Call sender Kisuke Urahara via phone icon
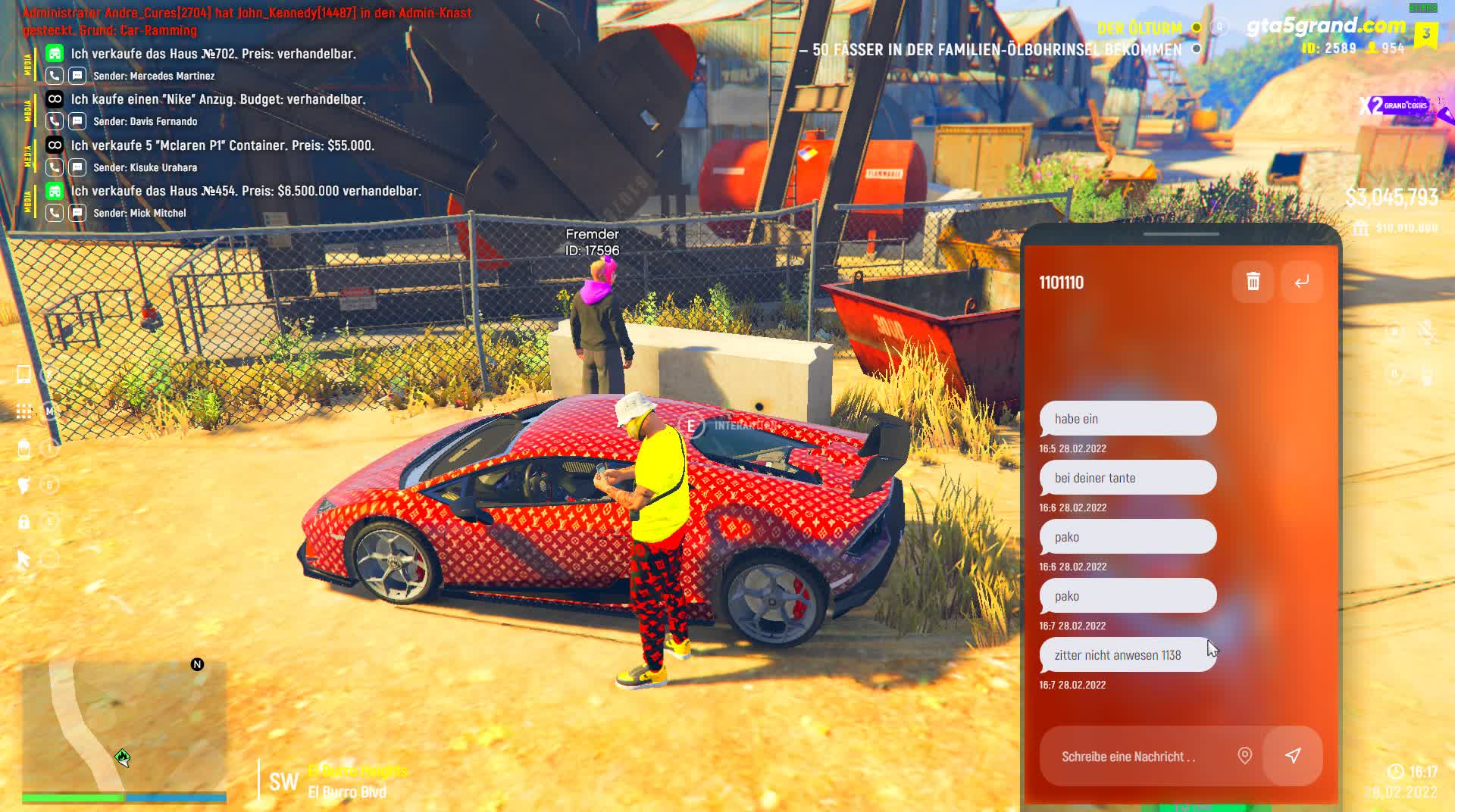 tap(55, 167)
